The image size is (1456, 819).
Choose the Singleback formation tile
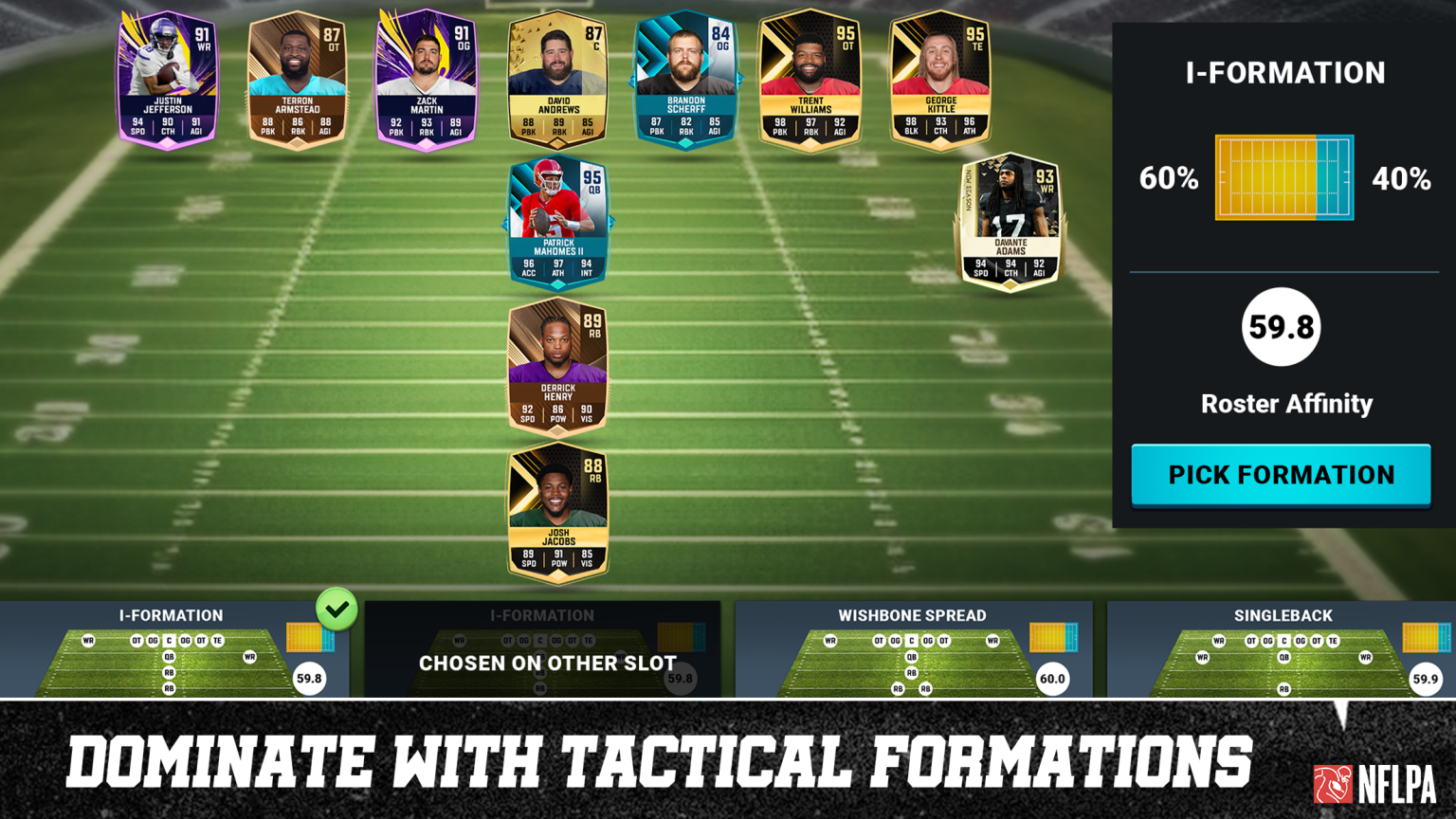tap(1282, 651)
